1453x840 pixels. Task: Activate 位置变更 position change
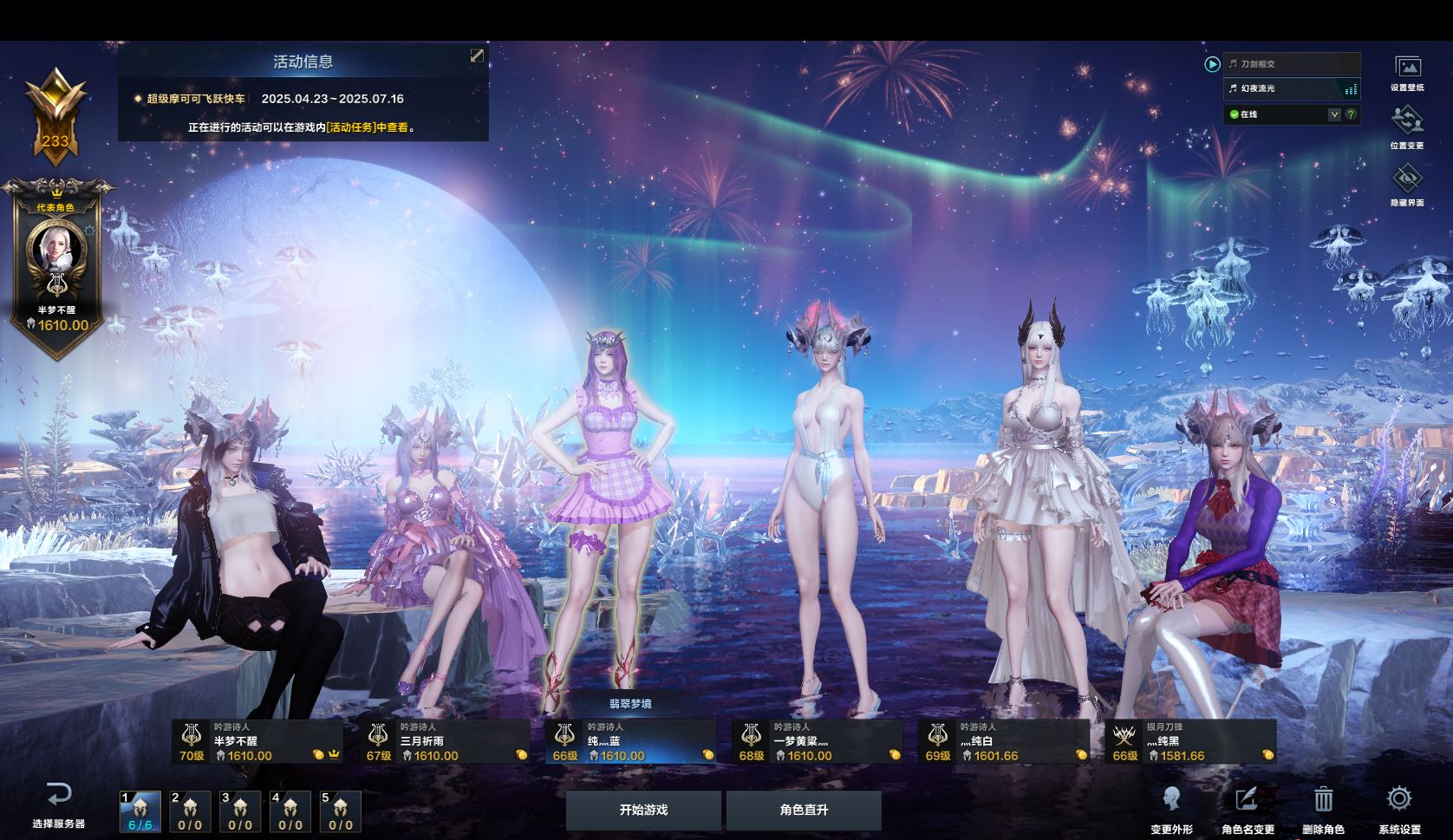(1407, 127)
